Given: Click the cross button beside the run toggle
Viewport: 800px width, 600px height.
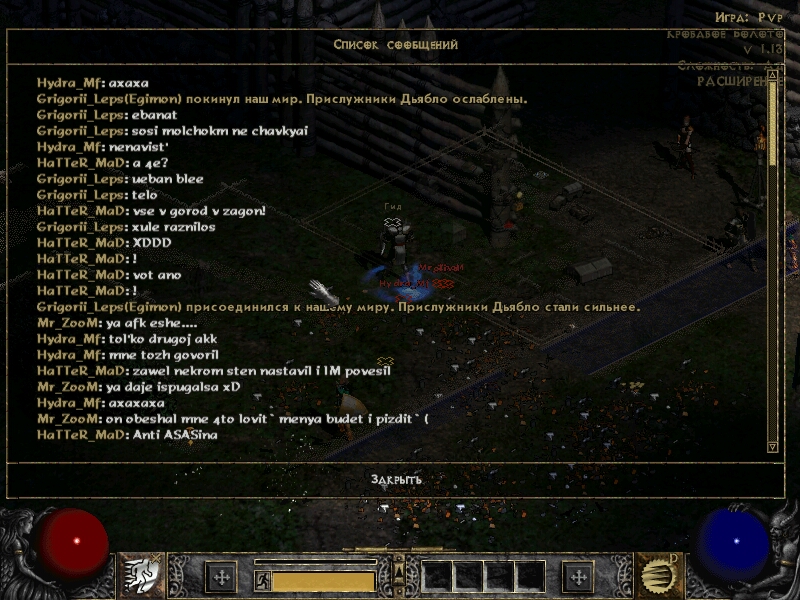Looking at the screenshot, I should 221,576.
